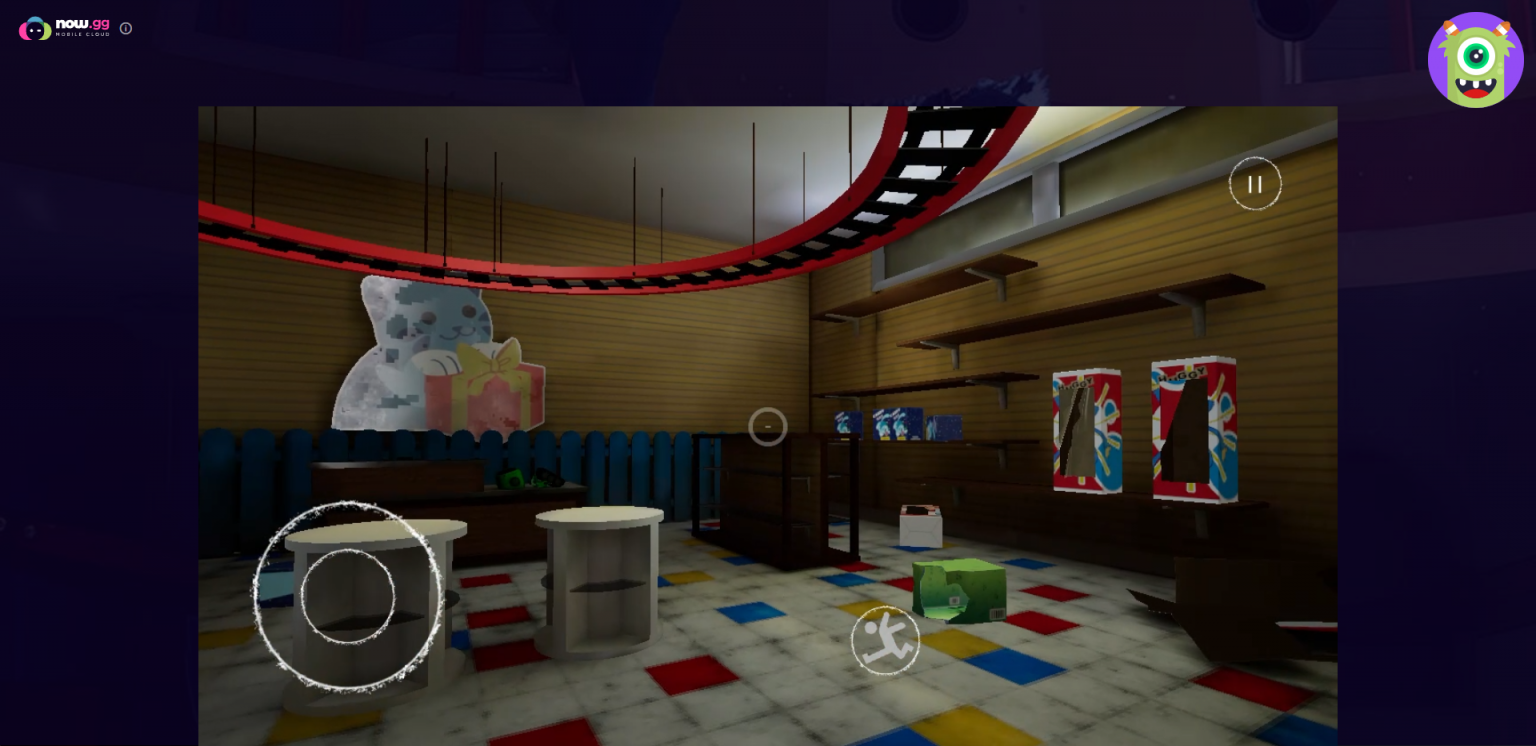Screen dimensions: 1536x746
Task: Pause the game with the pause button
Action: [x=1255, y=184]
